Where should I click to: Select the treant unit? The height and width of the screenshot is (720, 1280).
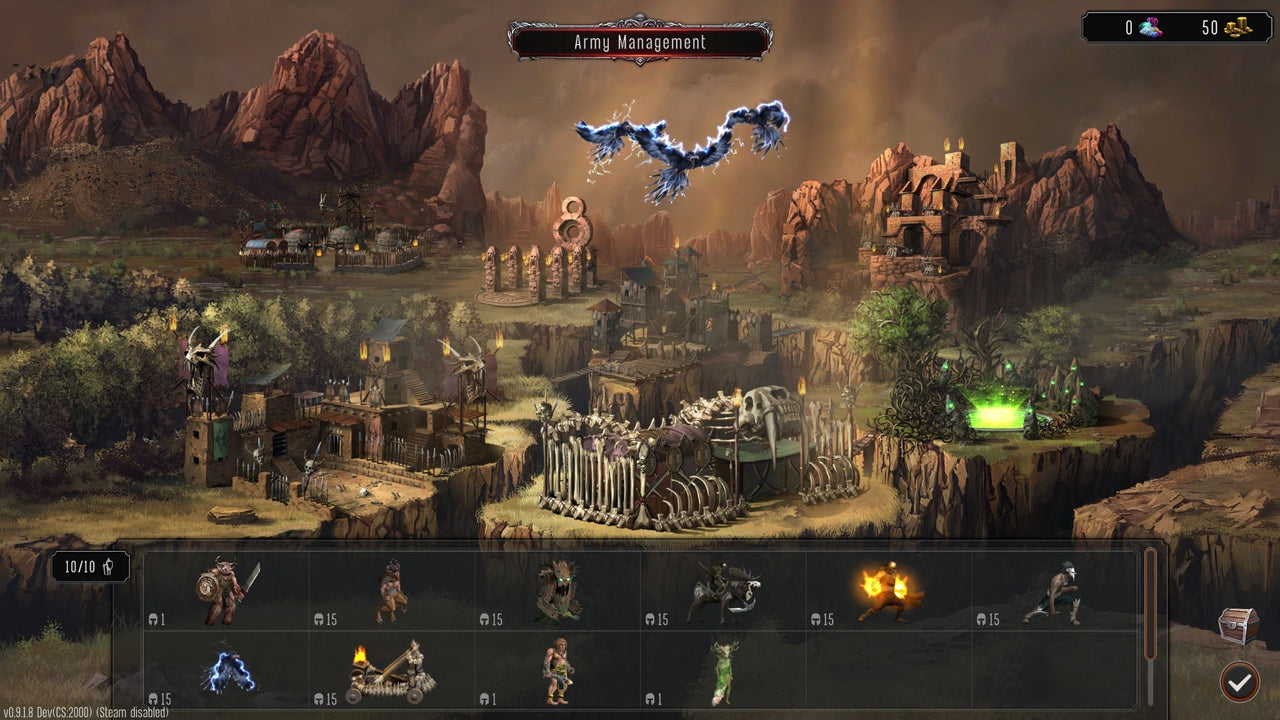pyautogui.click(x=556, y=590)
